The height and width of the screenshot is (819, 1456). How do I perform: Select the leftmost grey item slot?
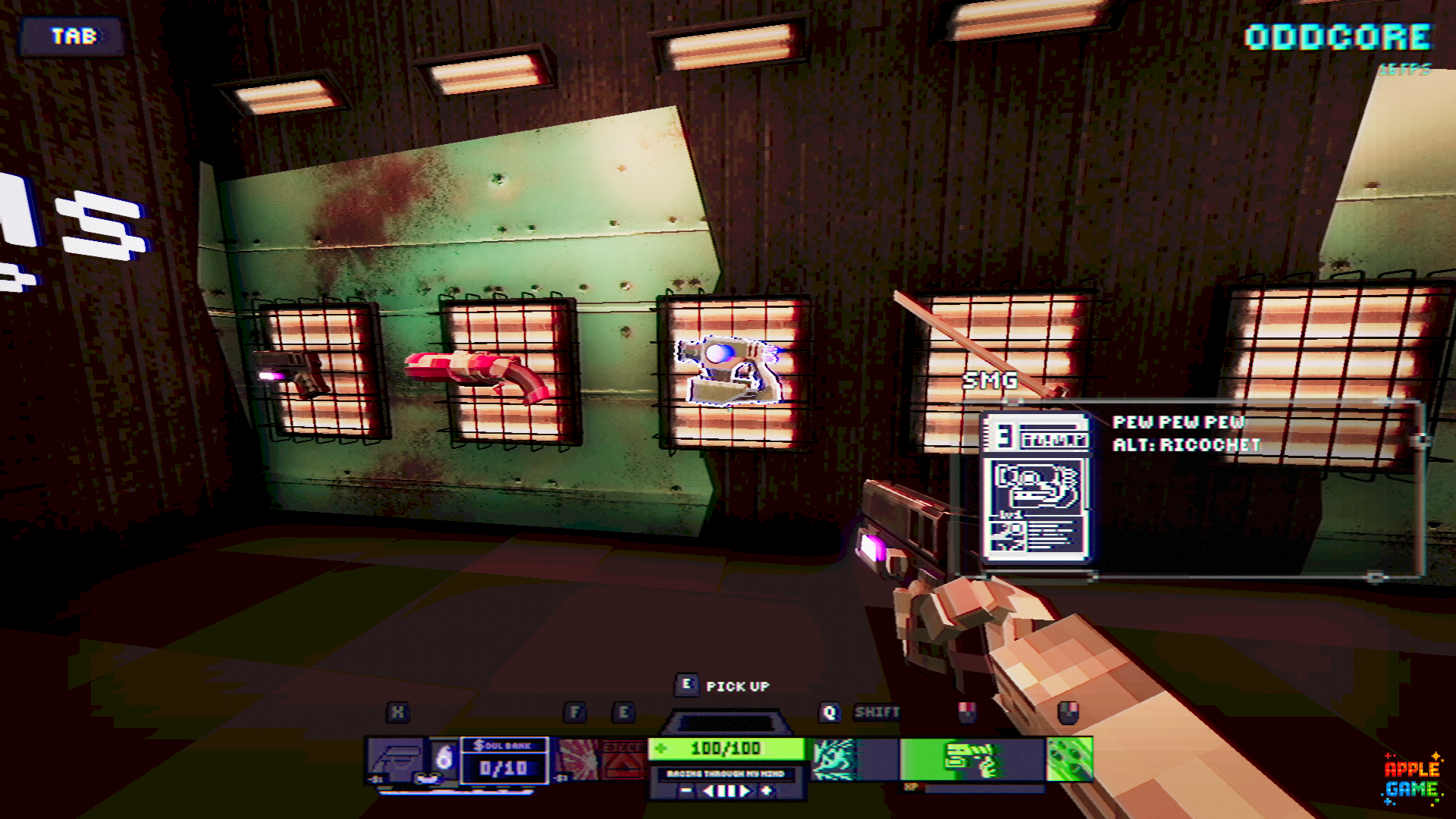(395, 759)
